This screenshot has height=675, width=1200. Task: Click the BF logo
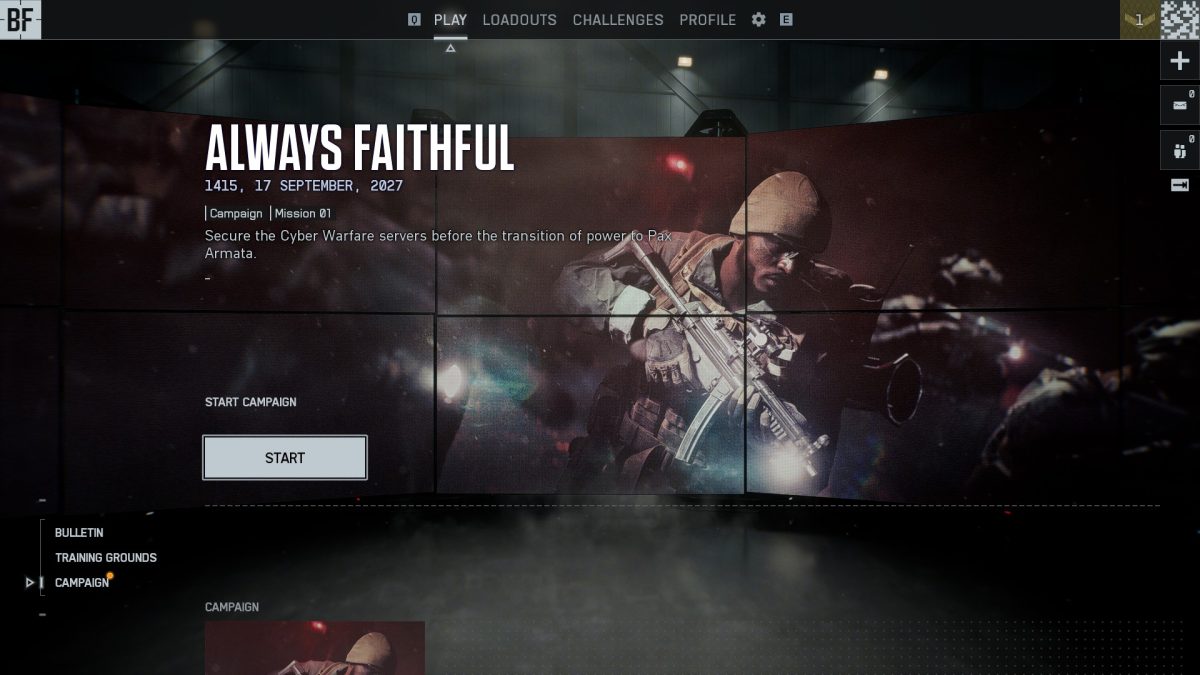(x=20, y=20)
